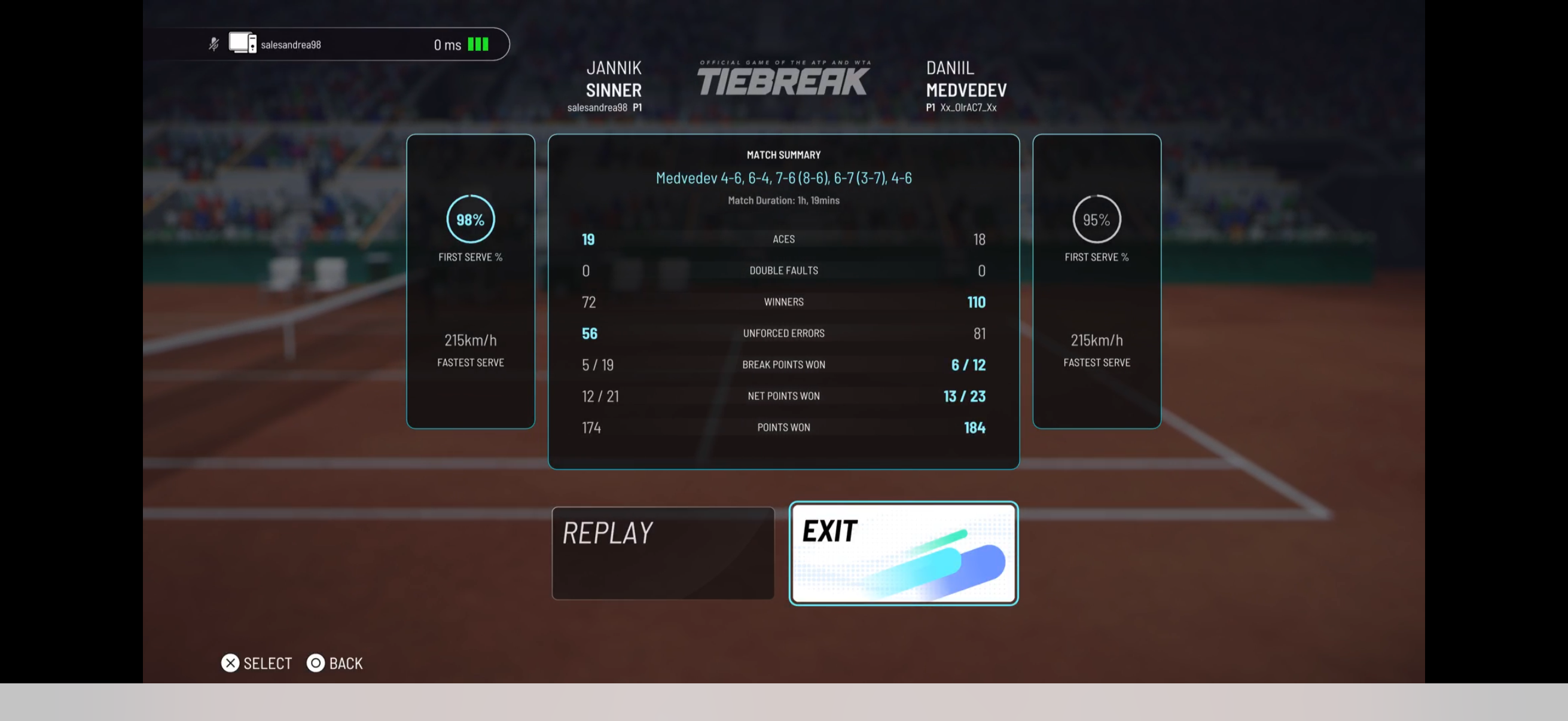Select the salesandrea98 remote play device icon
This screenshot has height=721, width=1568.
click(242, 43)
